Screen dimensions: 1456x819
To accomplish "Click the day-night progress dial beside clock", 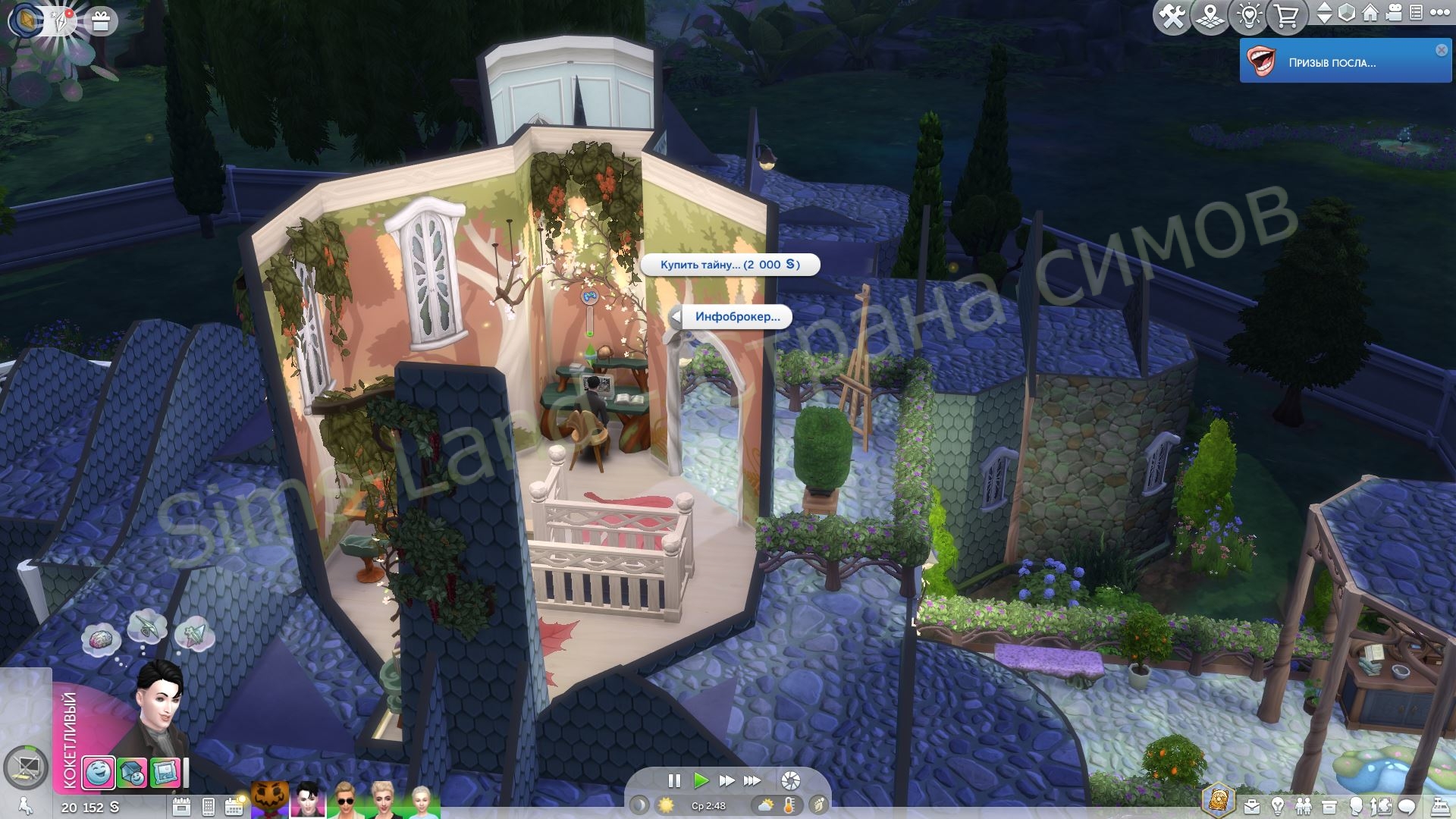I will [639, 806].
